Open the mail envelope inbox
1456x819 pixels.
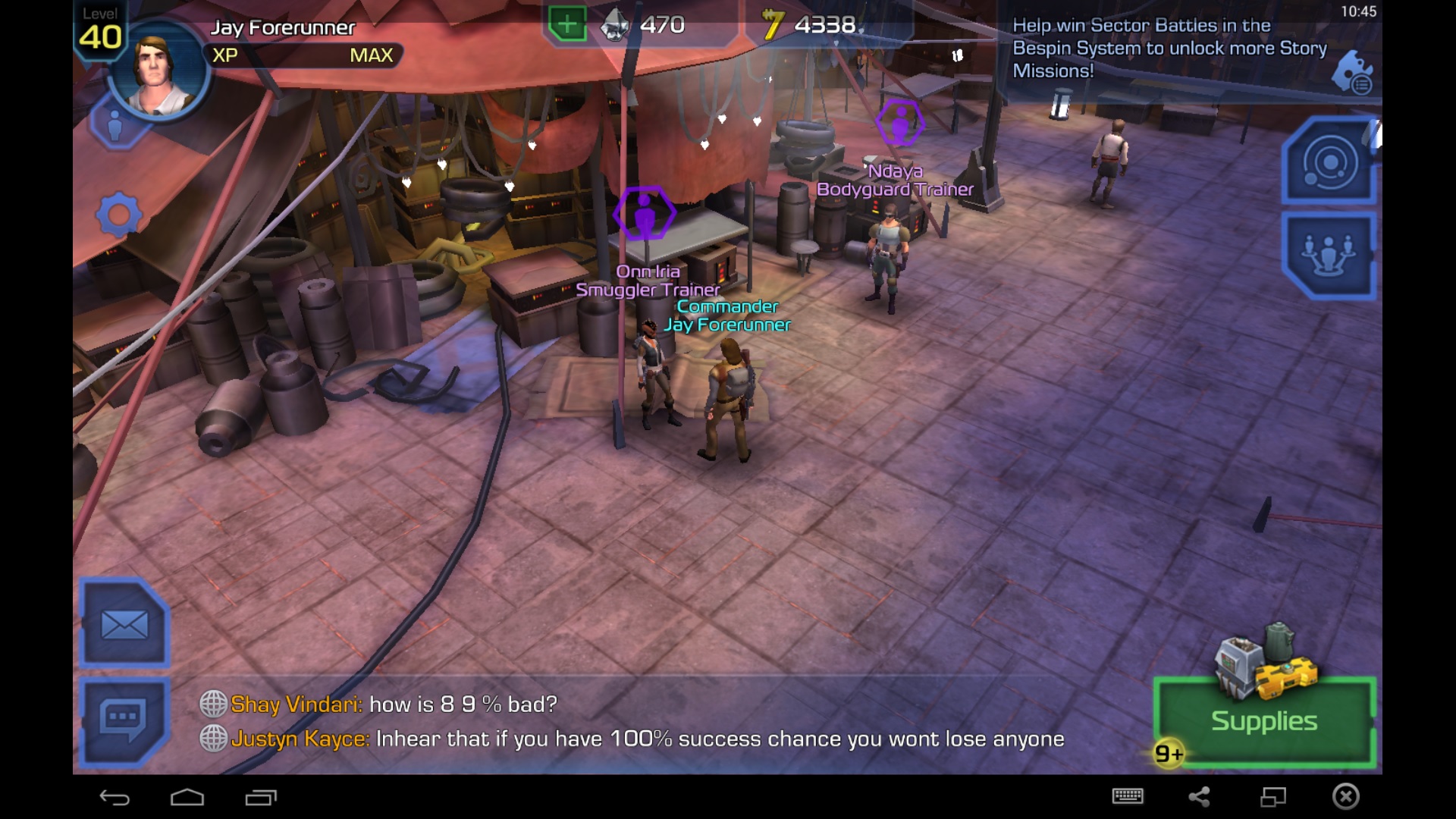124,625
